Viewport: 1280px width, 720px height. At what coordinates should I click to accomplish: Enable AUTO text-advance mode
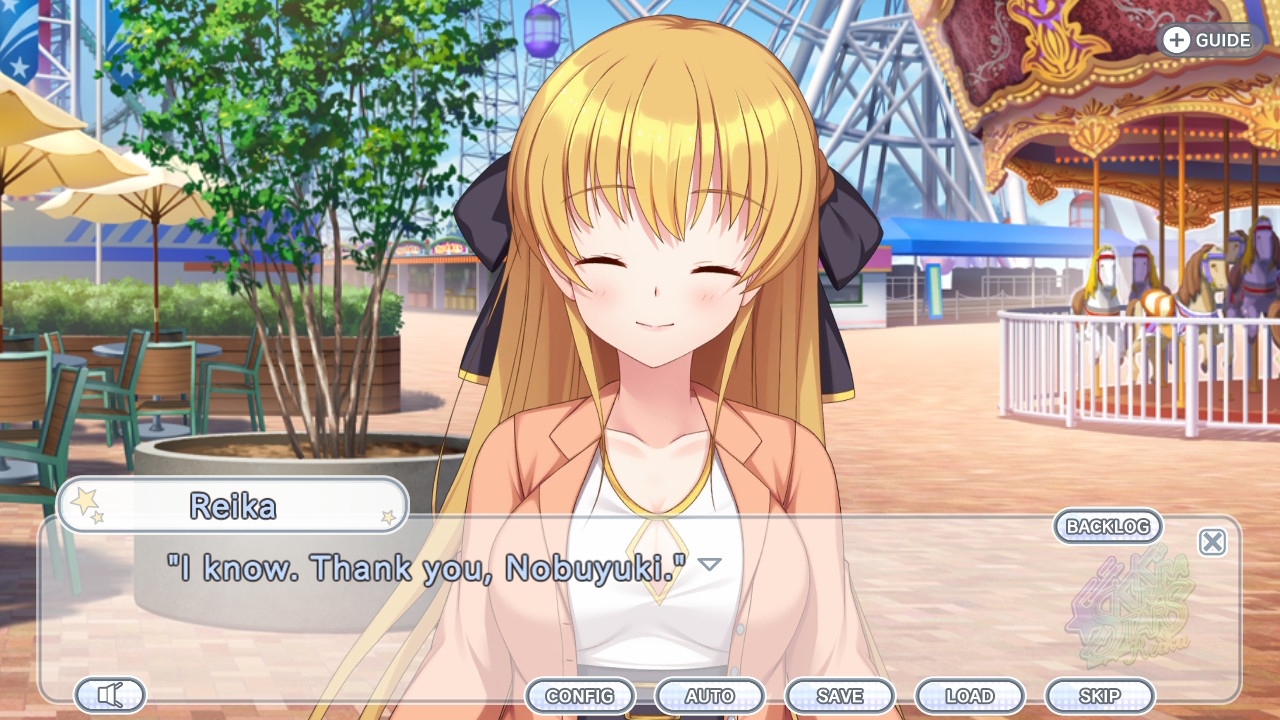click(x=710, y=695)
